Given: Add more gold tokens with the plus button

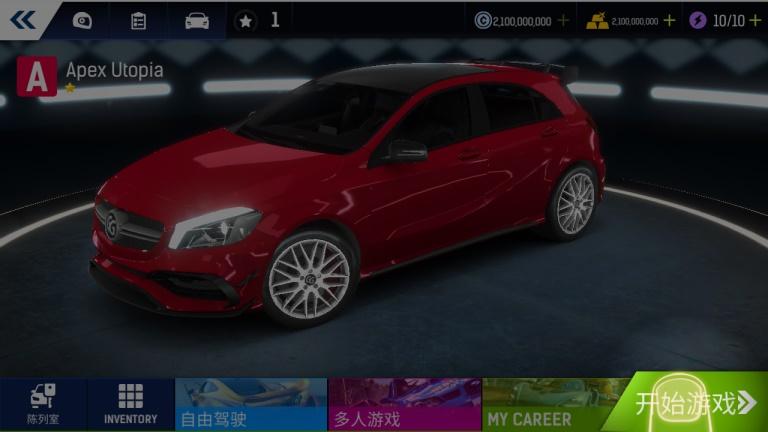Looking at the screenshot, I should [x=669, y=20].
